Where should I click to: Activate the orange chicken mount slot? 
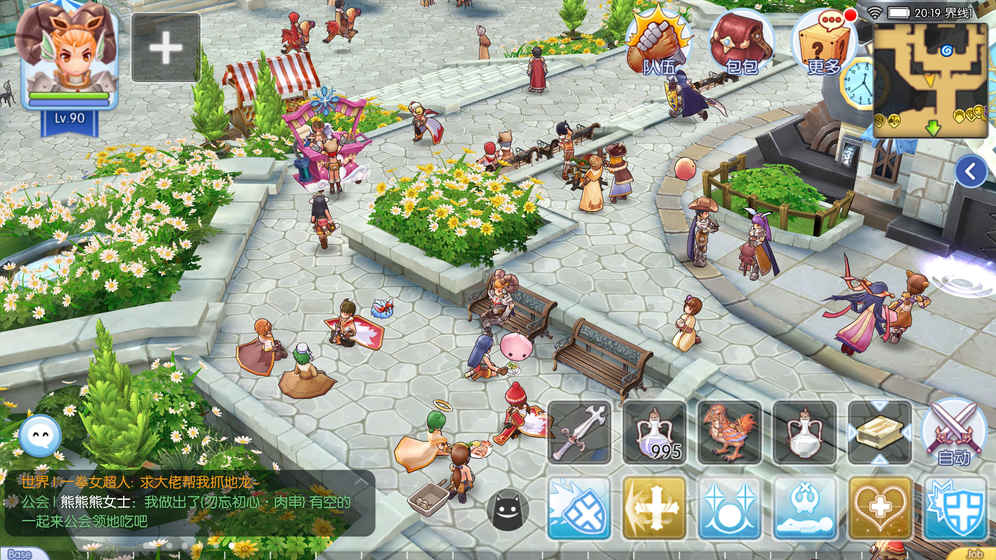pyautogui.click(x=729, y=433)
